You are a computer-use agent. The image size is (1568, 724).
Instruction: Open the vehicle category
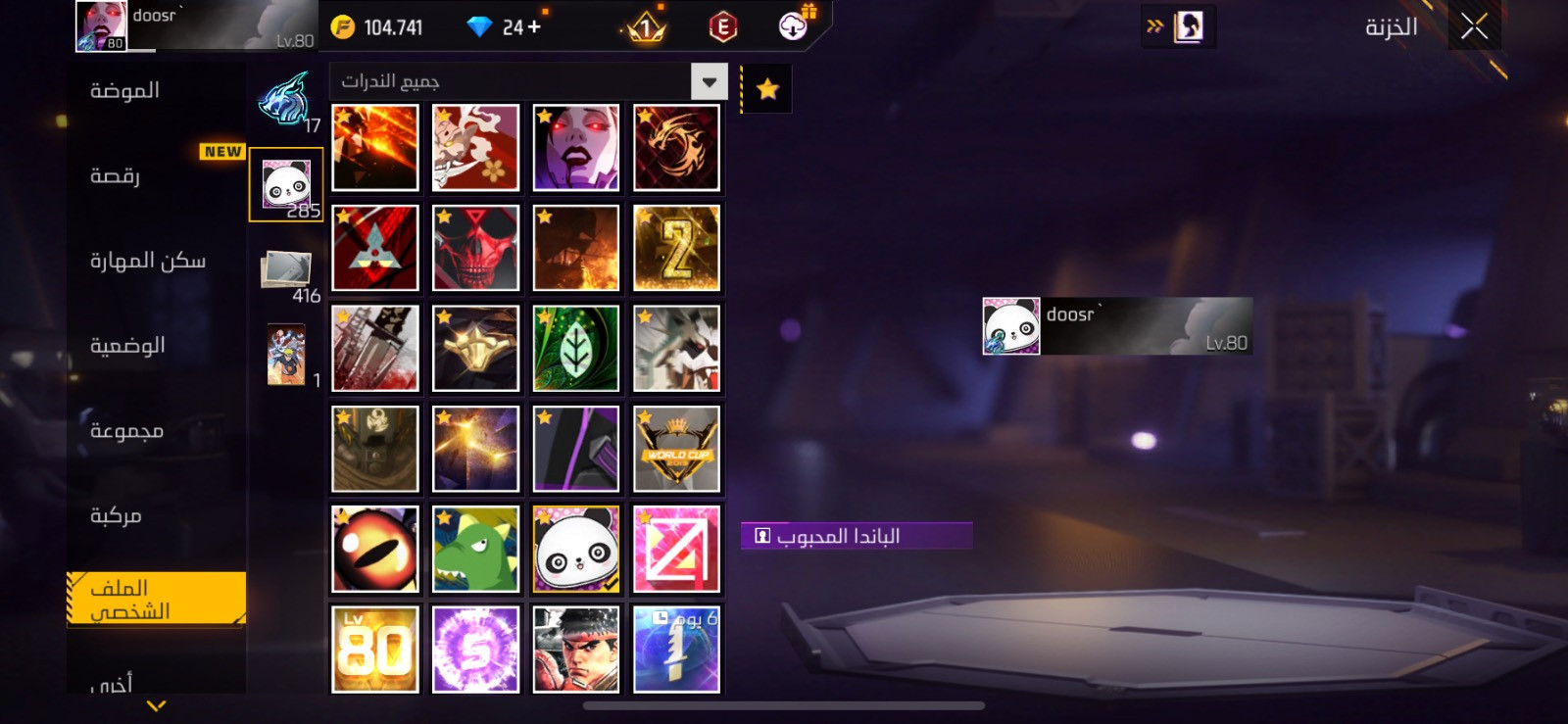point(116,515)
